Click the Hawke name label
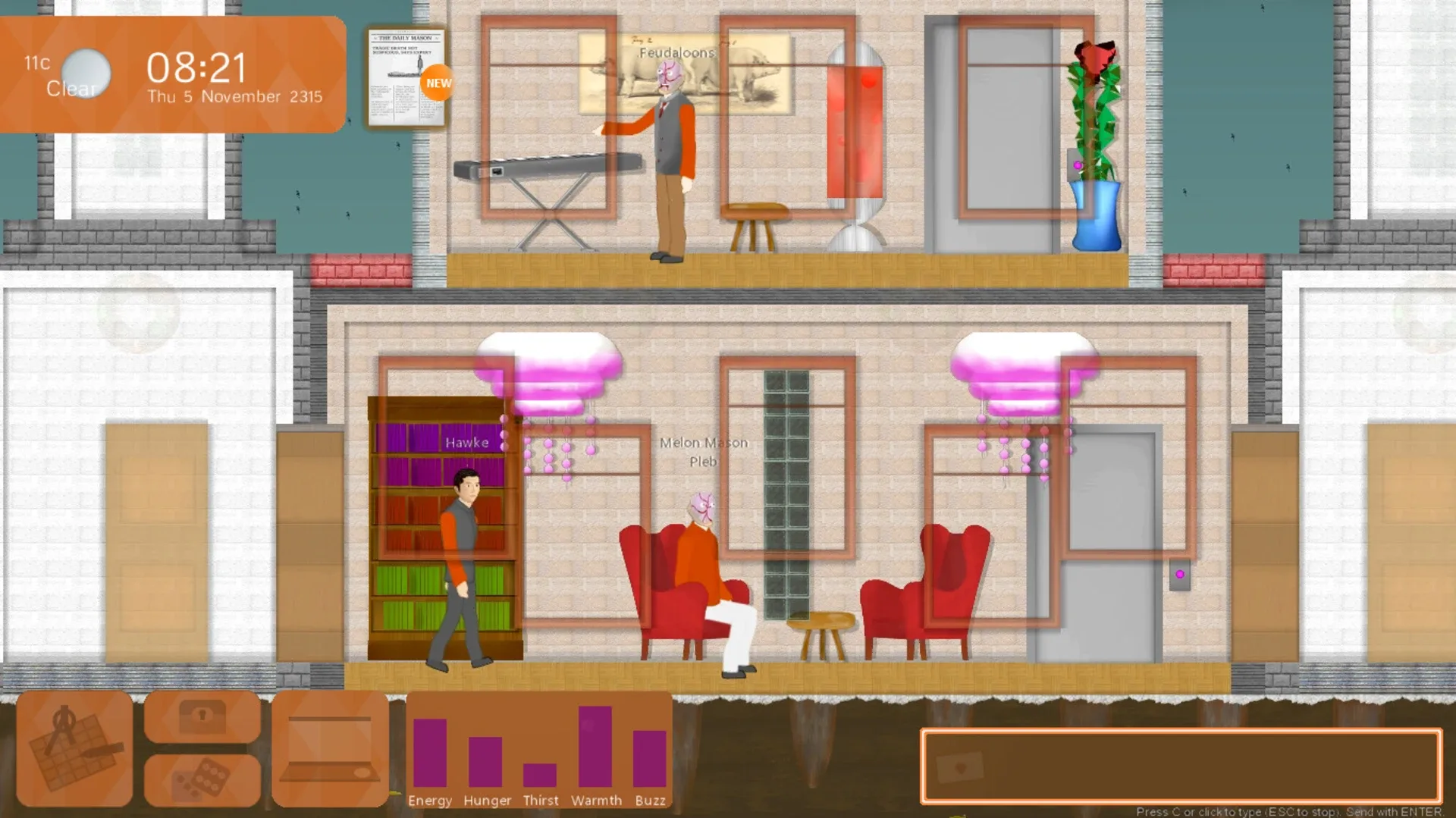 (469, 442)
